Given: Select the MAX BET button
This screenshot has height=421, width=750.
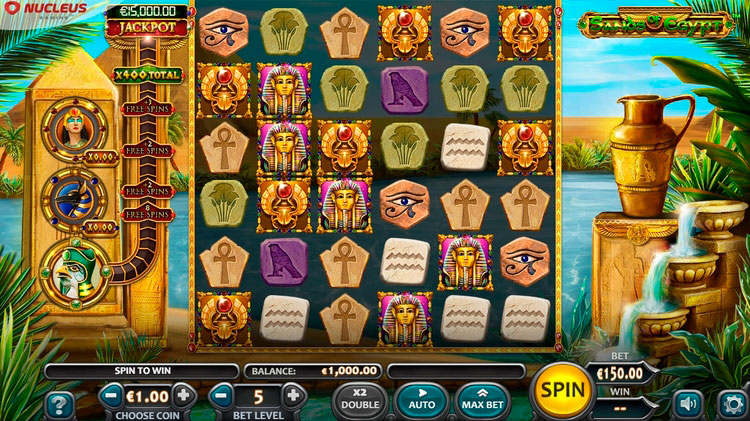Looking at the screenshot, I should [x=484, y=399].
